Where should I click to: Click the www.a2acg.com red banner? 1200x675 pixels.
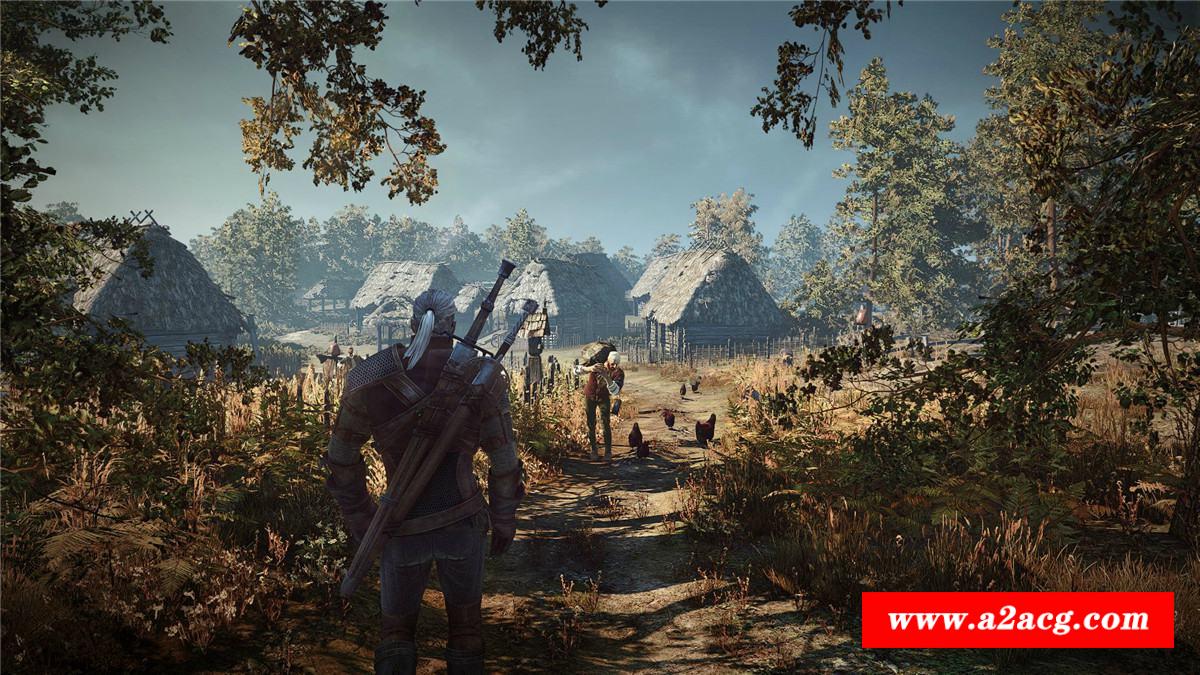(1017, 620)
